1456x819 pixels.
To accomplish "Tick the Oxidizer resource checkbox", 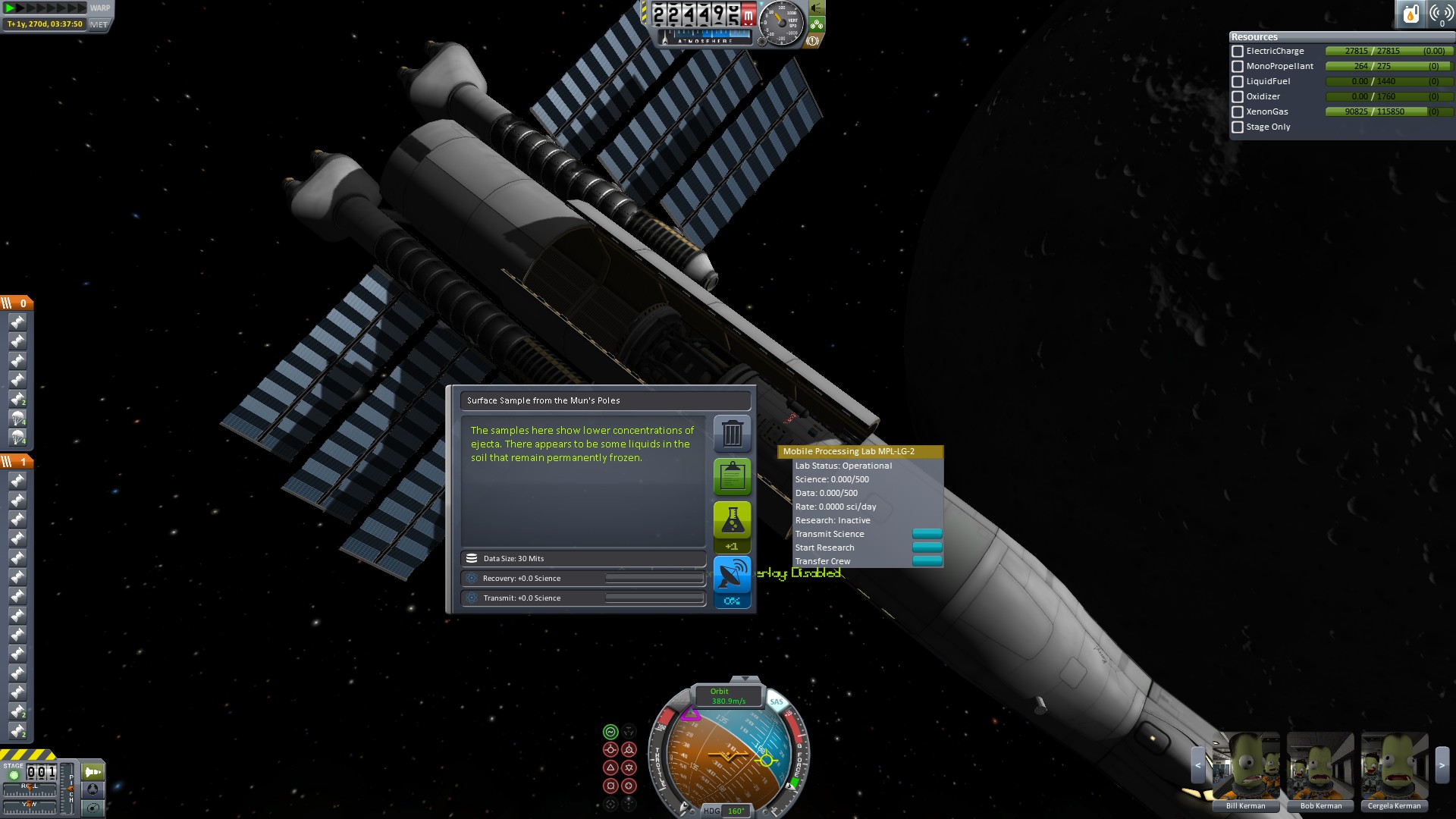I will click(1238, 97).
